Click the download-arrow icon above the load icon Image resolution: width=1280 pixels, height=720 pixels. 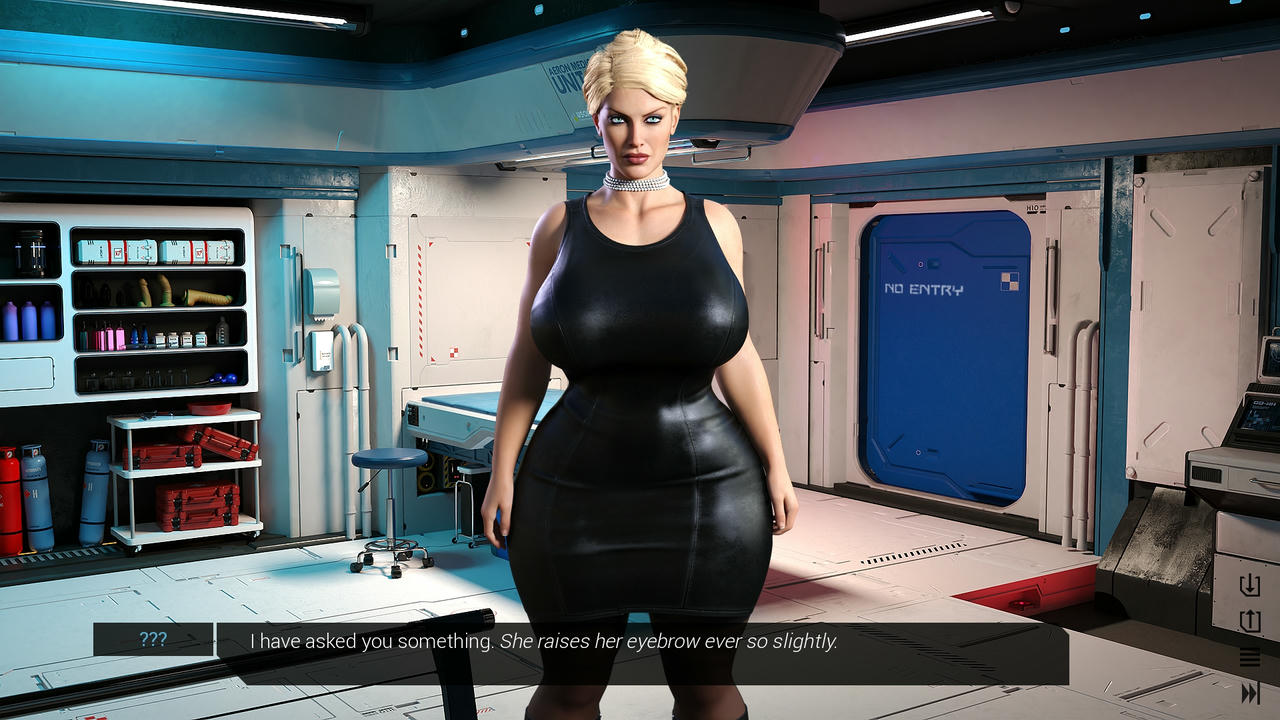1249,585
